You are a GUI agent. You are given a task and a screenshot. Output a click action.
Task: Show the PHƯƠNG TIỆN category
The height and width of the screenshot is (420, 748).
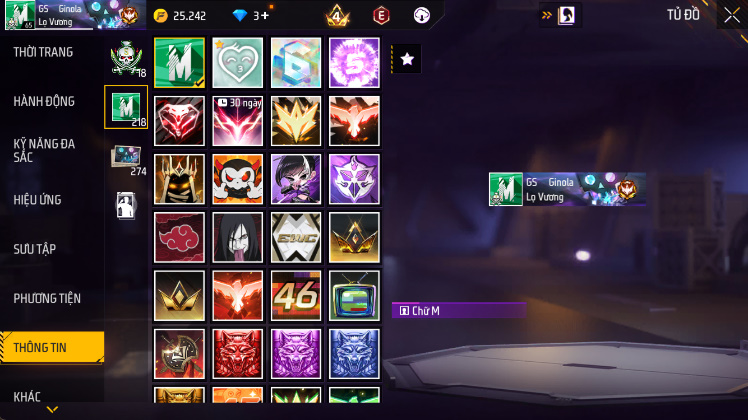click(47, 298)
